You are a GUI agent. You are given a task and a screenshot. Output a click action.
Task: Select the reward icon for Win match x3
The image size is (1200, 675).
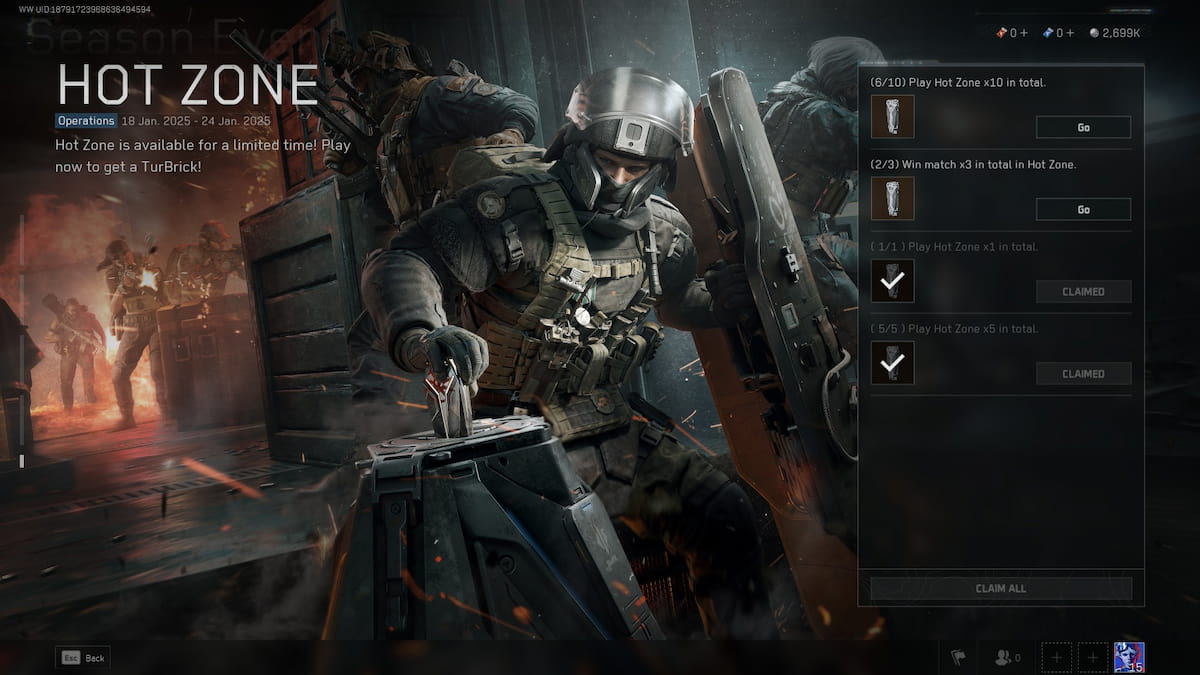[x=892, y=199]
